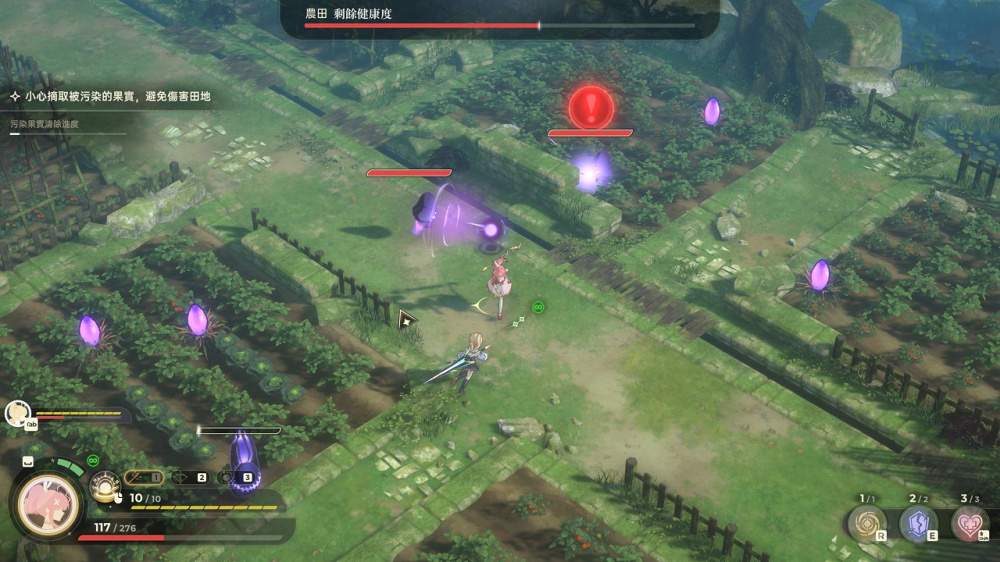
Task: Cast the pink heart healing skill
Action: 969,523
